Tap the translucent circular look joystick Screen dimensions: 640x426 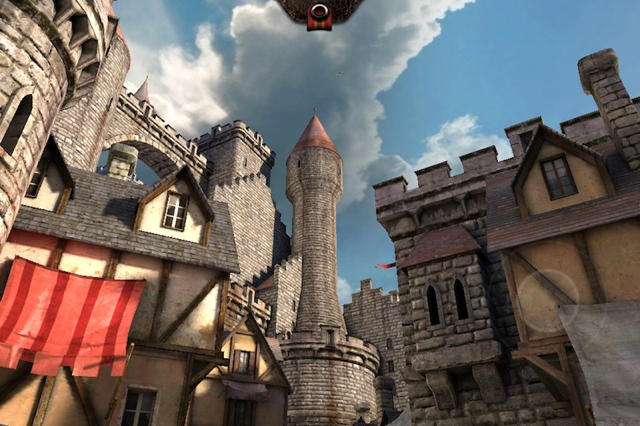click(547, 300)
